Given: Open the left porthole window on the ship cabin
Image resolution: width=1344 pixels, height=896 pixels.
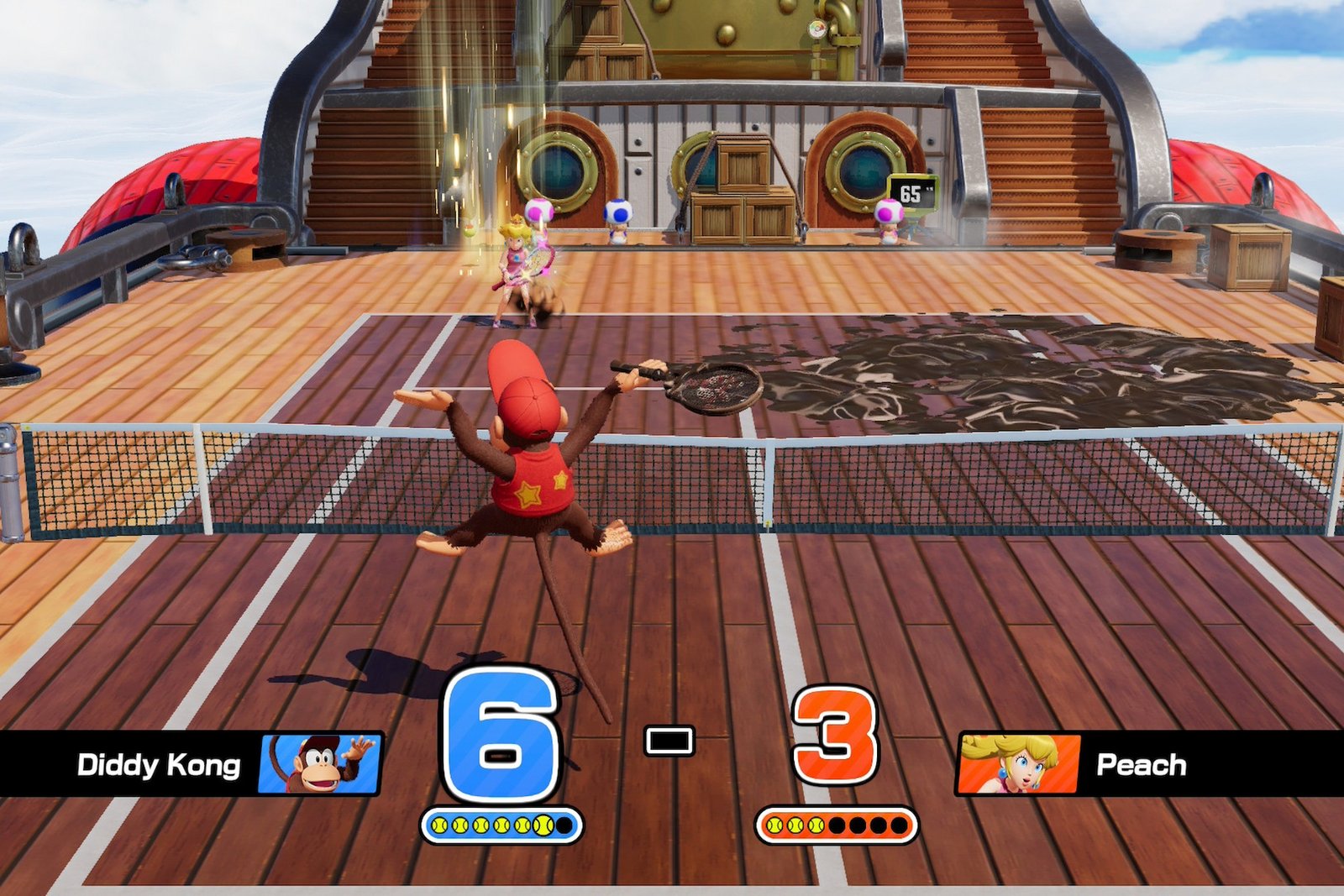Looking at the screenshot, I should click(x=559, y=170).
